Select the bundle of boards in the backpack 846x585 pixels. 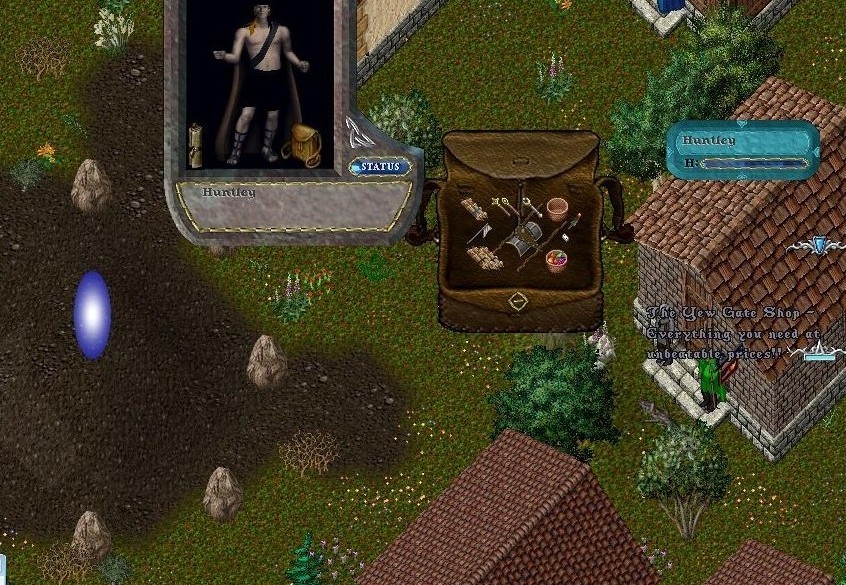475,211
